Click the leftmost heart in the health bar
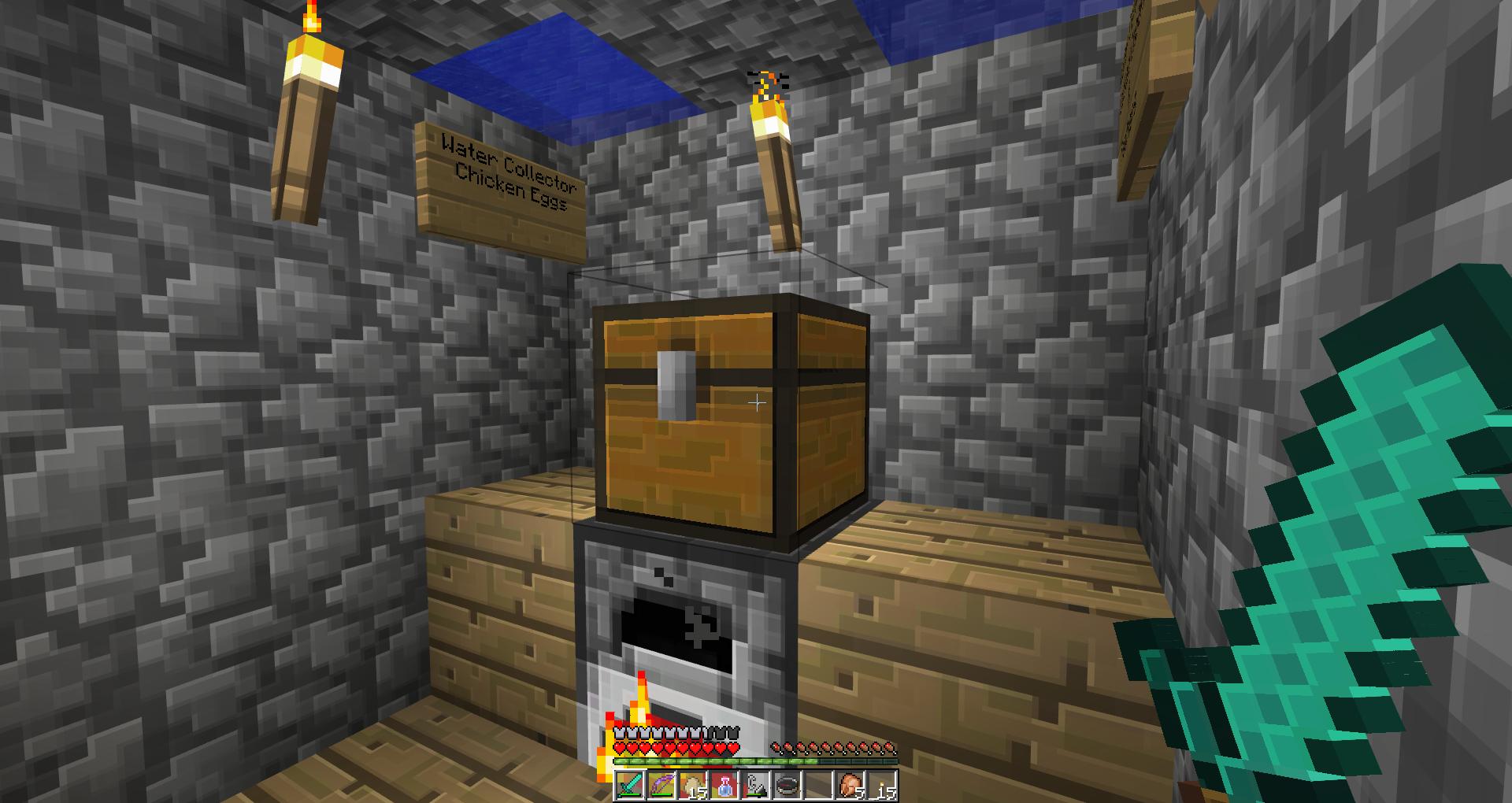This screenshot has width=1512, height=803. pyautogui.click(x=620, y=747)
